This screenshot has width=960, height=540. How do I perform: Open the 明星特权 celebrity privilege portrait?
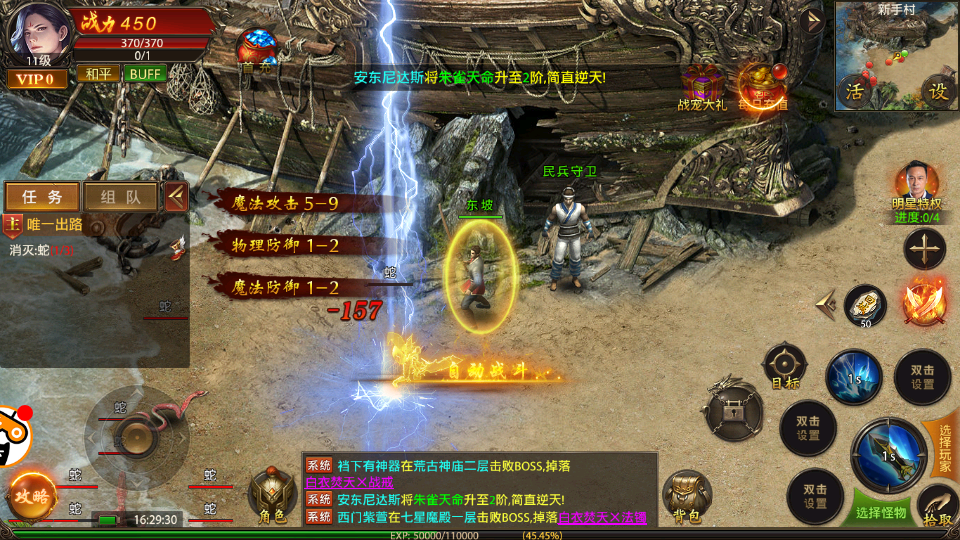pyautogui.click(x=916, y=185)
